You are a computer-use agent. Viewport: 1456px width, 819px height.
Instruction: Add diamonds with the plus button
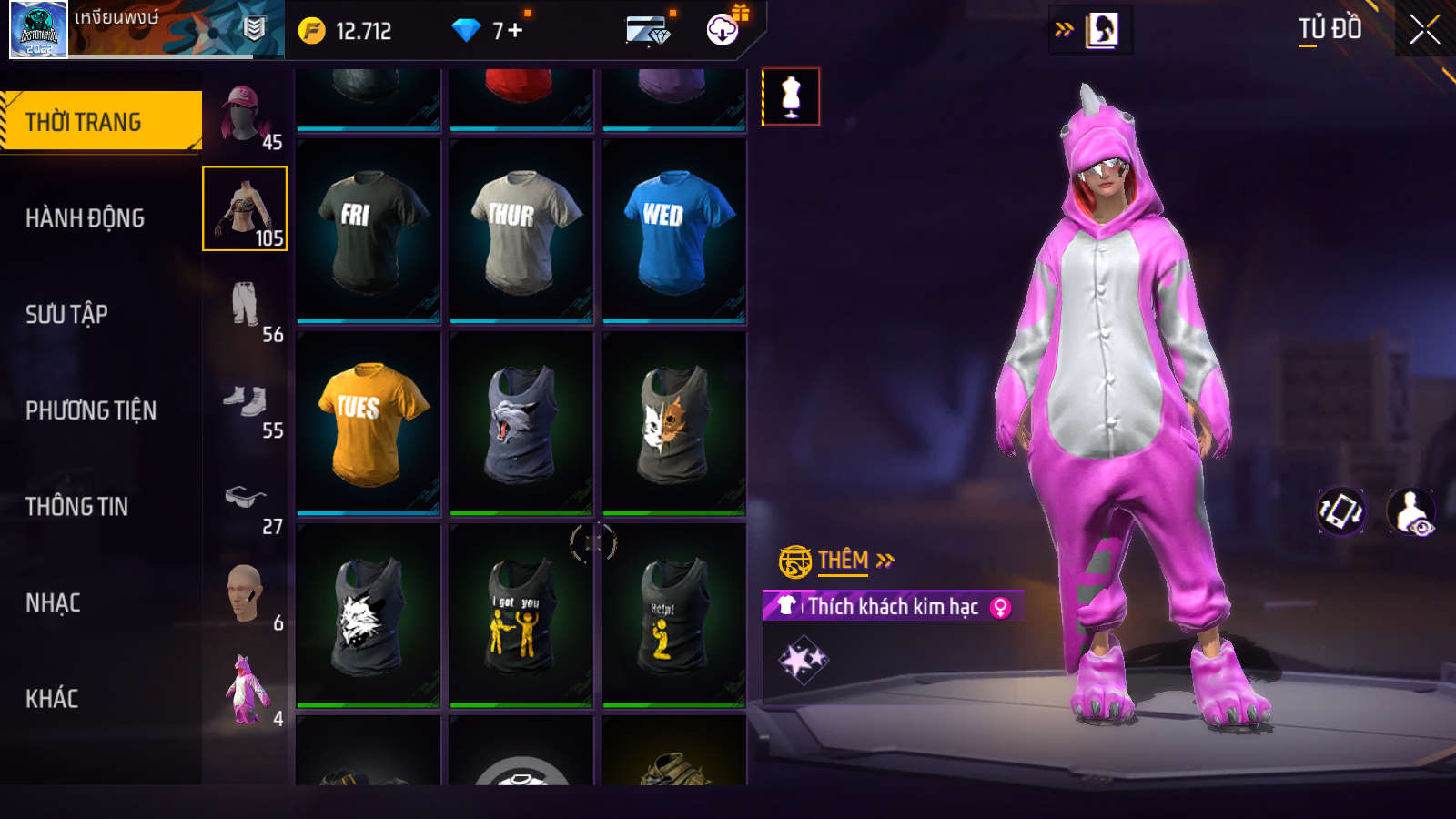(515, 31)
